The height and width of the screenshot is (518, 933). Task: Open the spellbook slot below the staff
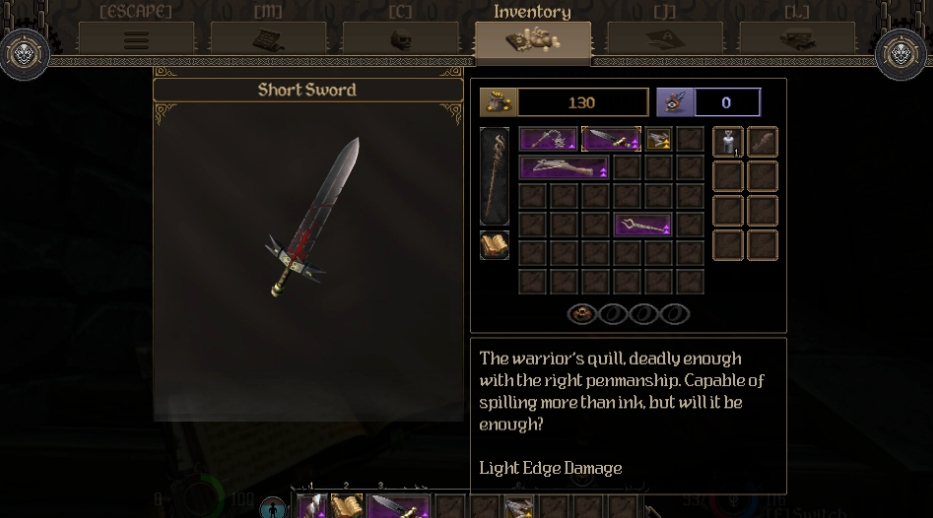pyautogui.click(x=494, y=245)
